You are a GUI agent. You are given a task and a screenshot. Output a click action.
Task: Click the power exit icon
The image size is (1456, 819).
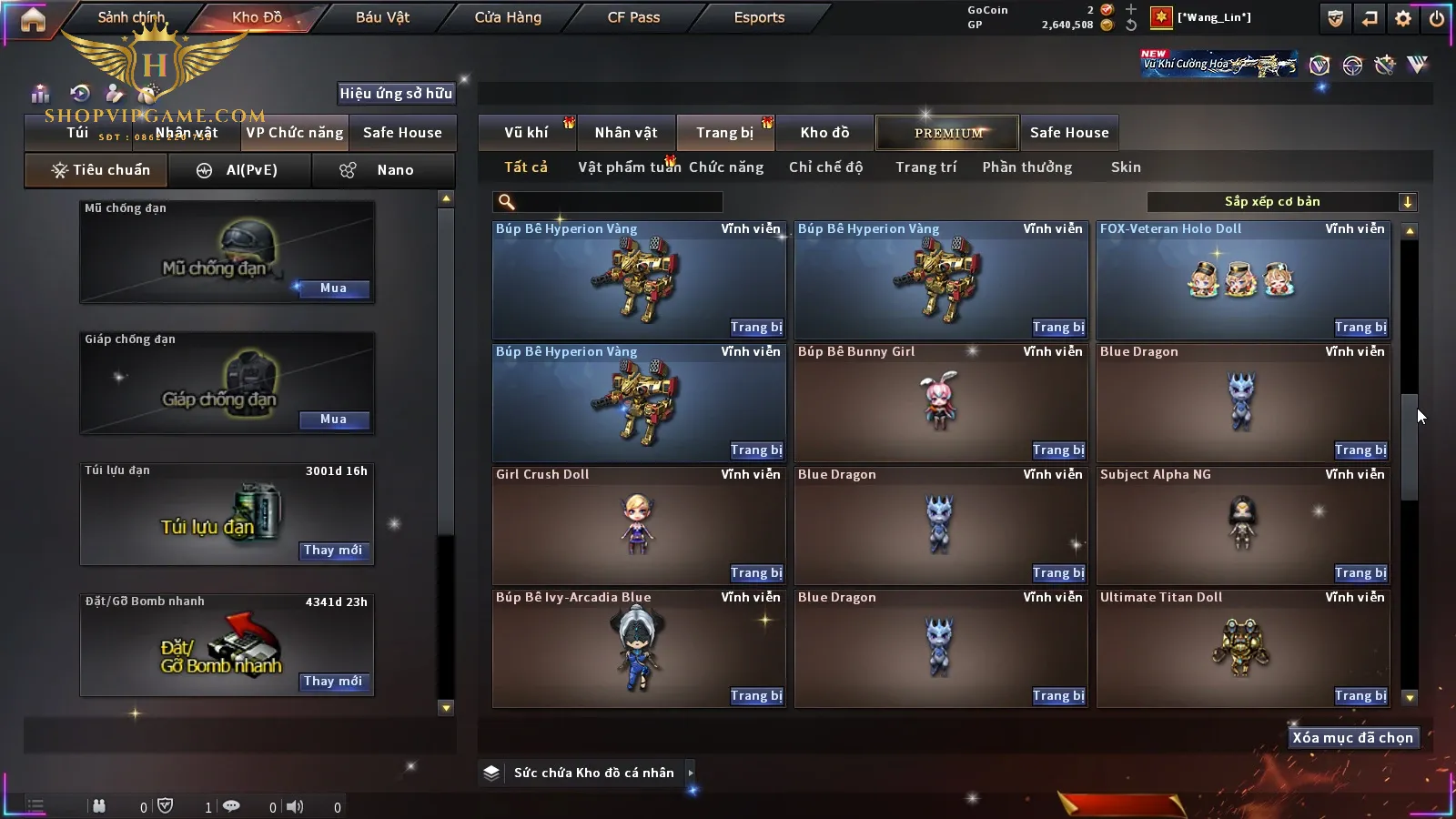1437,18
